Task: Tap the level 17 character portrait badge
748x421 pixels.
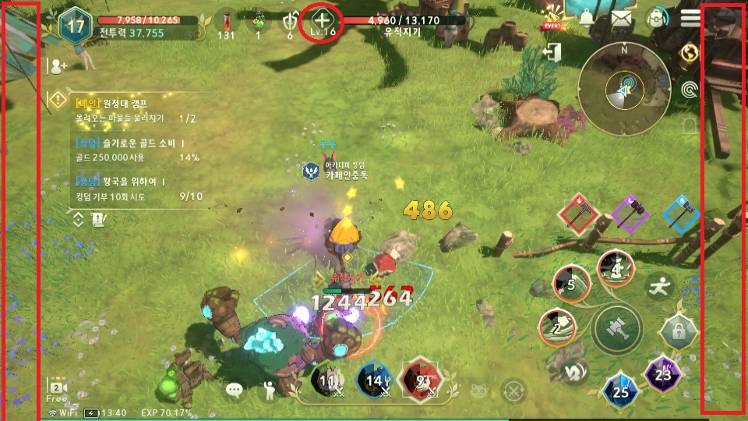Action: 75,25
